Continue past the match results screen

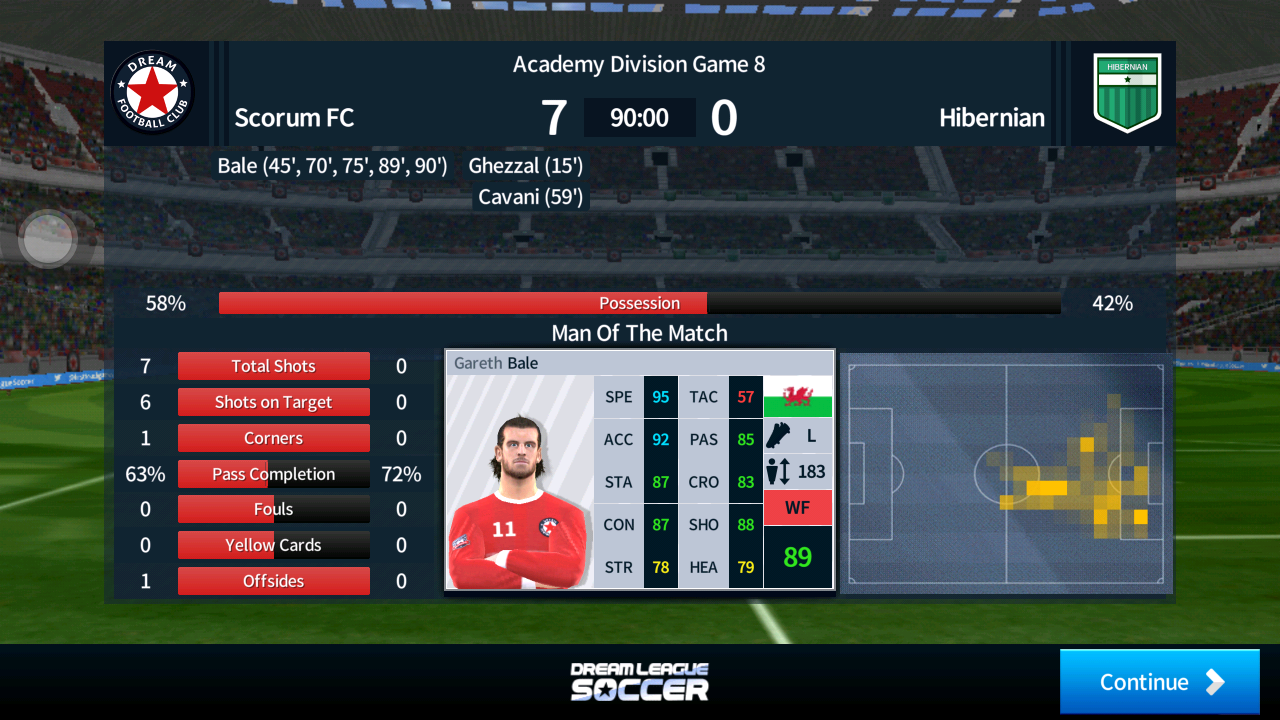[x=1159, y=682]
